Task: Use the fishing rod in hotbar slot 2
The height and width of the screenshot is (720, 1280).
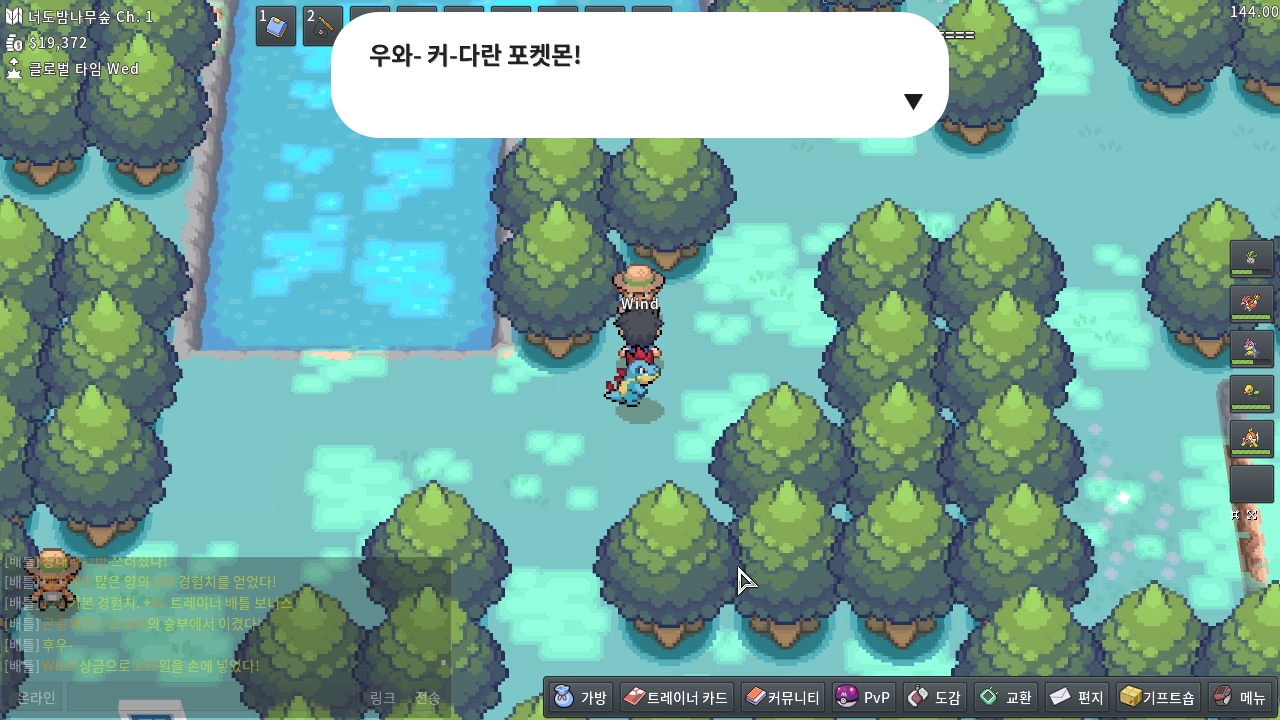Action: [323, 26]
